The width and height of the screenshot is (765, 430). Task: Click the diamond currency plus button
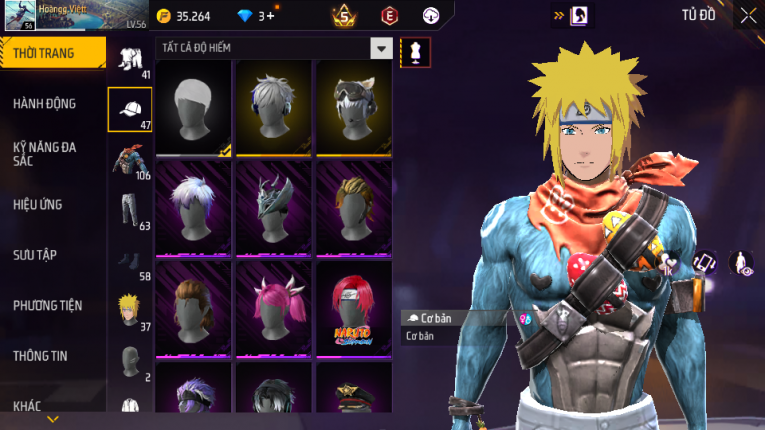pos(270,16)
